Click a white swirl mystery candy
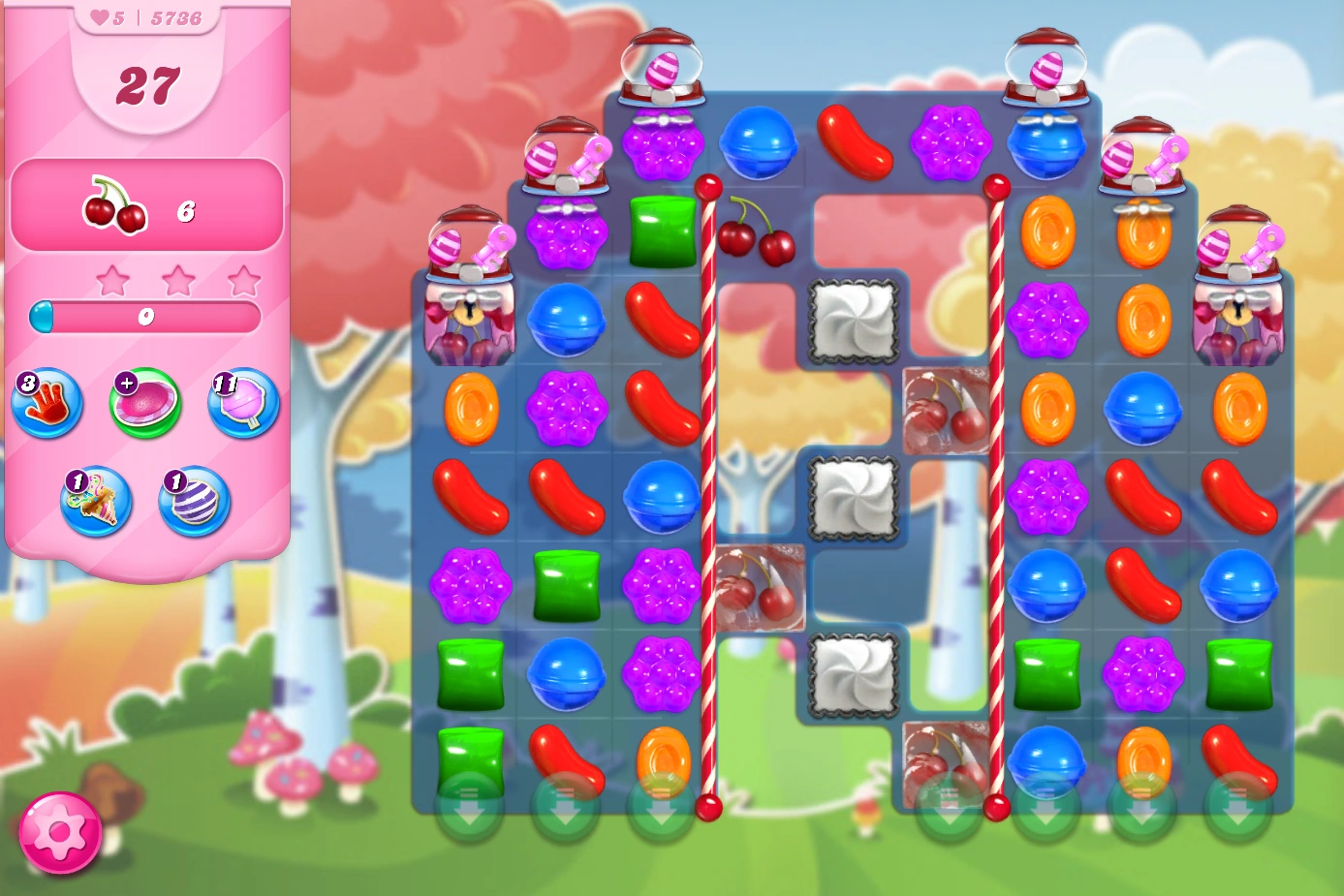Image resolution: width=1344 pixels, height=896 pixels. [851, 321]
